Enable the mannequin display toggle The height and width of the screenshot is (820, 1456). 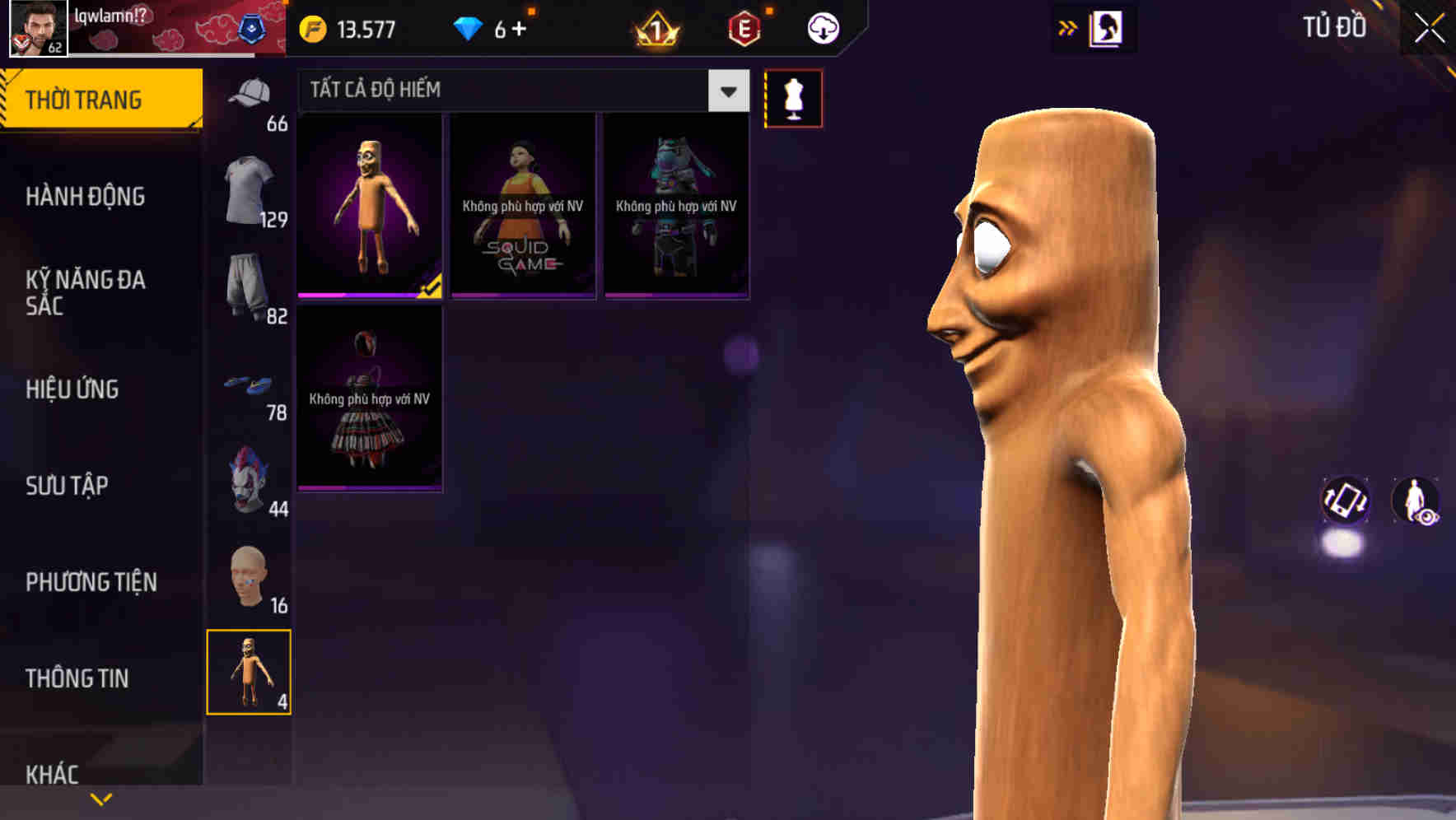pyautogui.click(x=793, y=98)
